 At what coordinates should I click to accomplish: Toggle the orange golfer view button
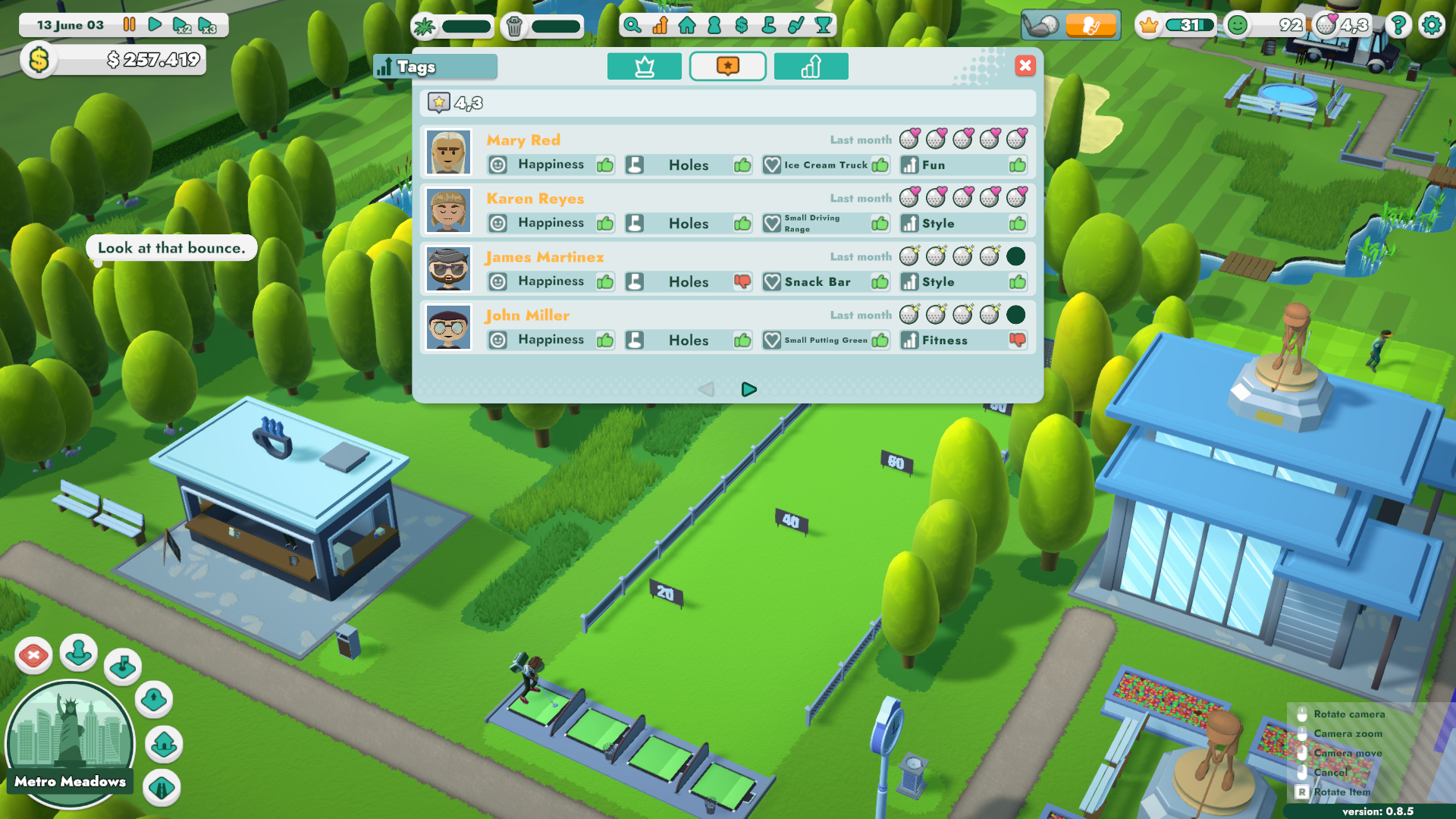point(1090,26)
